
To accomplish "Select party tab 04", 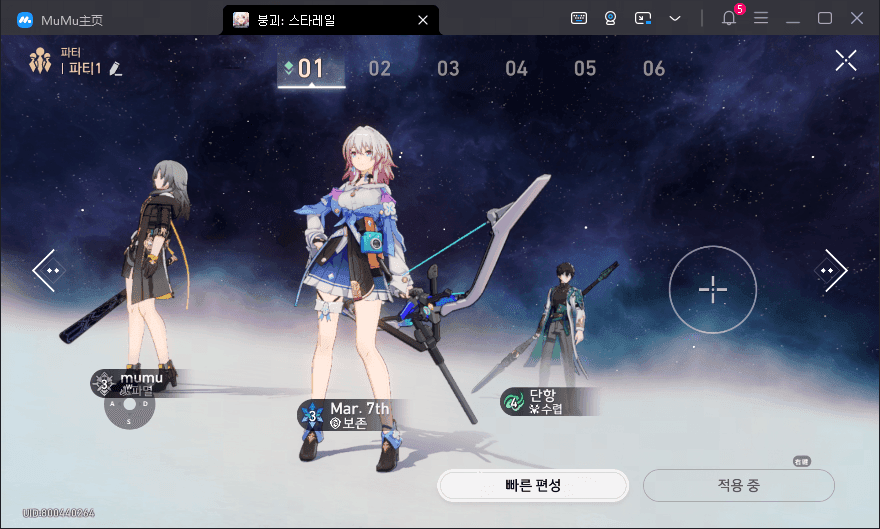I will click(x=516, y=69).
